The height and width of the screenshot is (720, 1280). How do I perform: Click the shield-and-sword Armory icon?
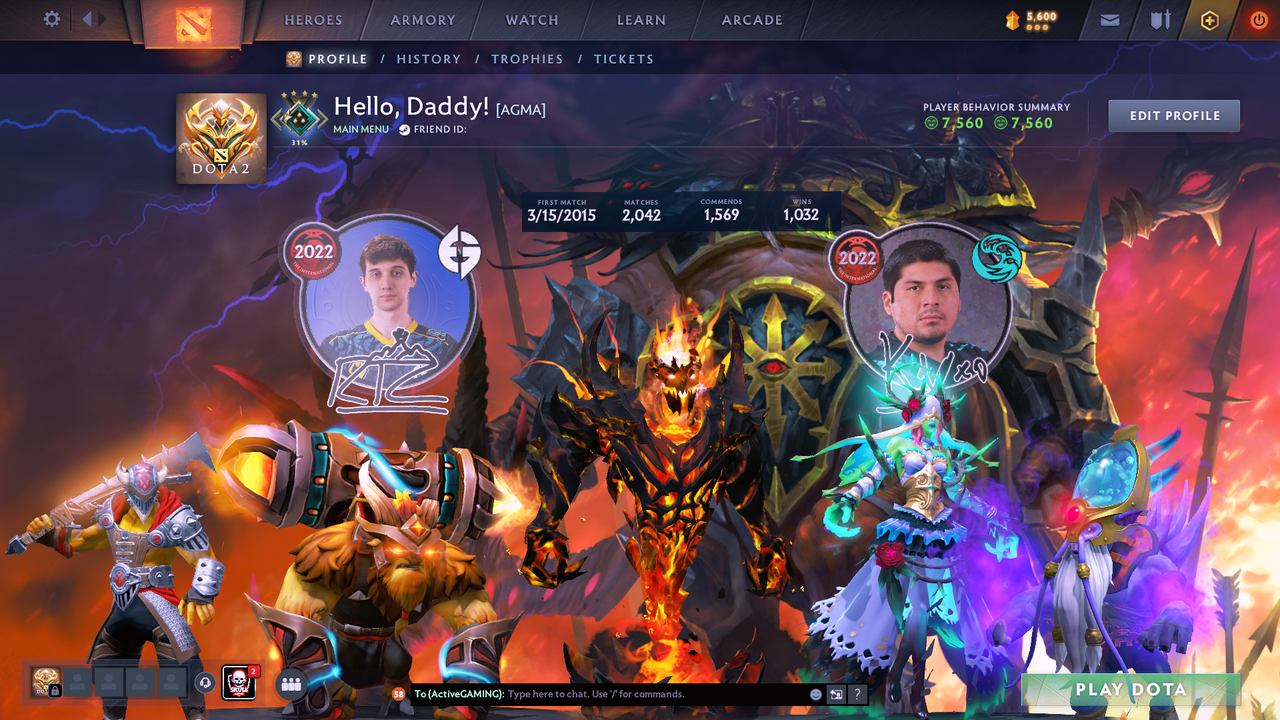[x=1157, y=19]
